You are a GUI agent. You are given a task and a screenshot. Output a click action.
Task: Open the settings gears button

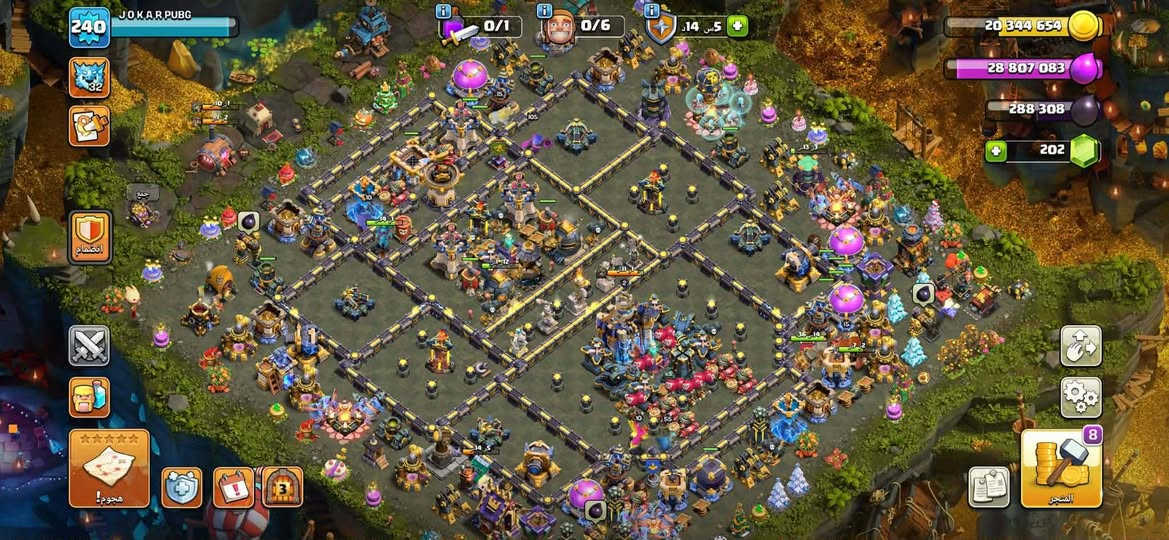point(1080,397)
